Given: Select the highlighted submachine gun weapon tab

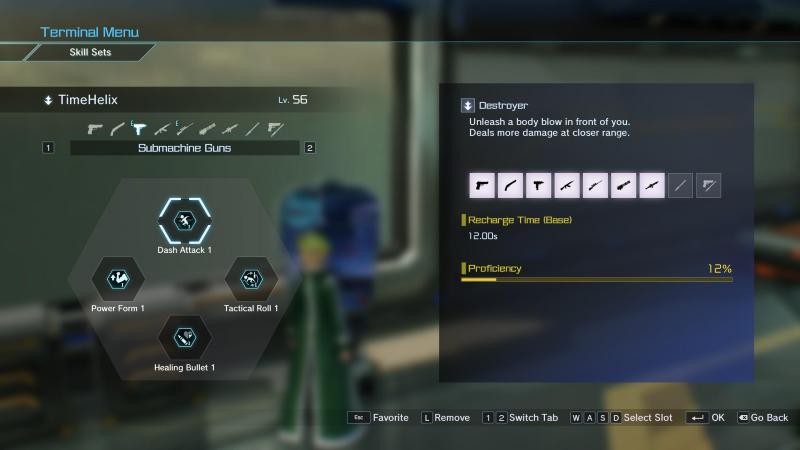Looking at the screenshot, I should [x=140, y=128].
